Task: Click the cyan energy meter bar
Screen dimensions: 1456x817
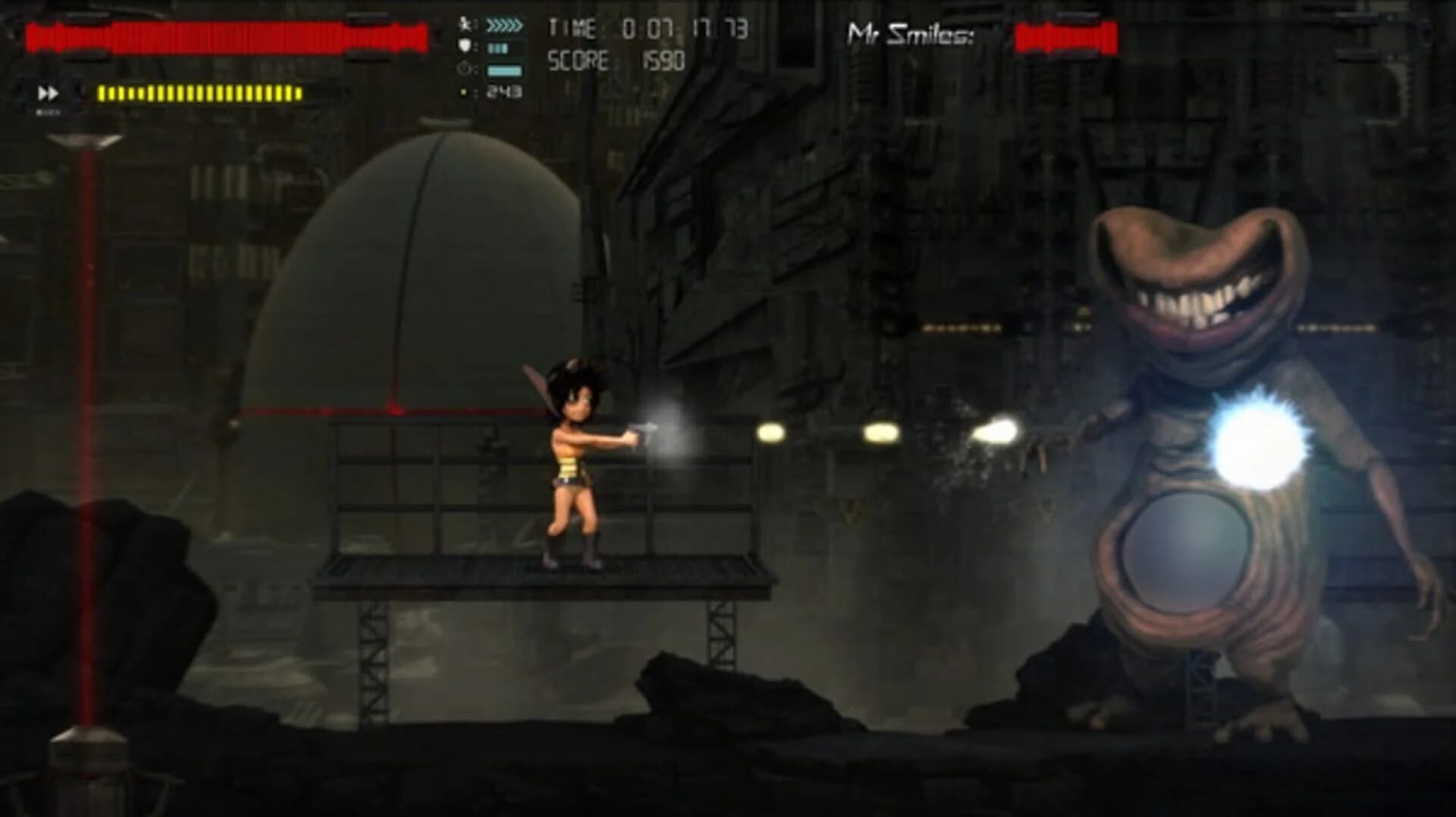Action: pyautogui.click(x=502, y=70)
